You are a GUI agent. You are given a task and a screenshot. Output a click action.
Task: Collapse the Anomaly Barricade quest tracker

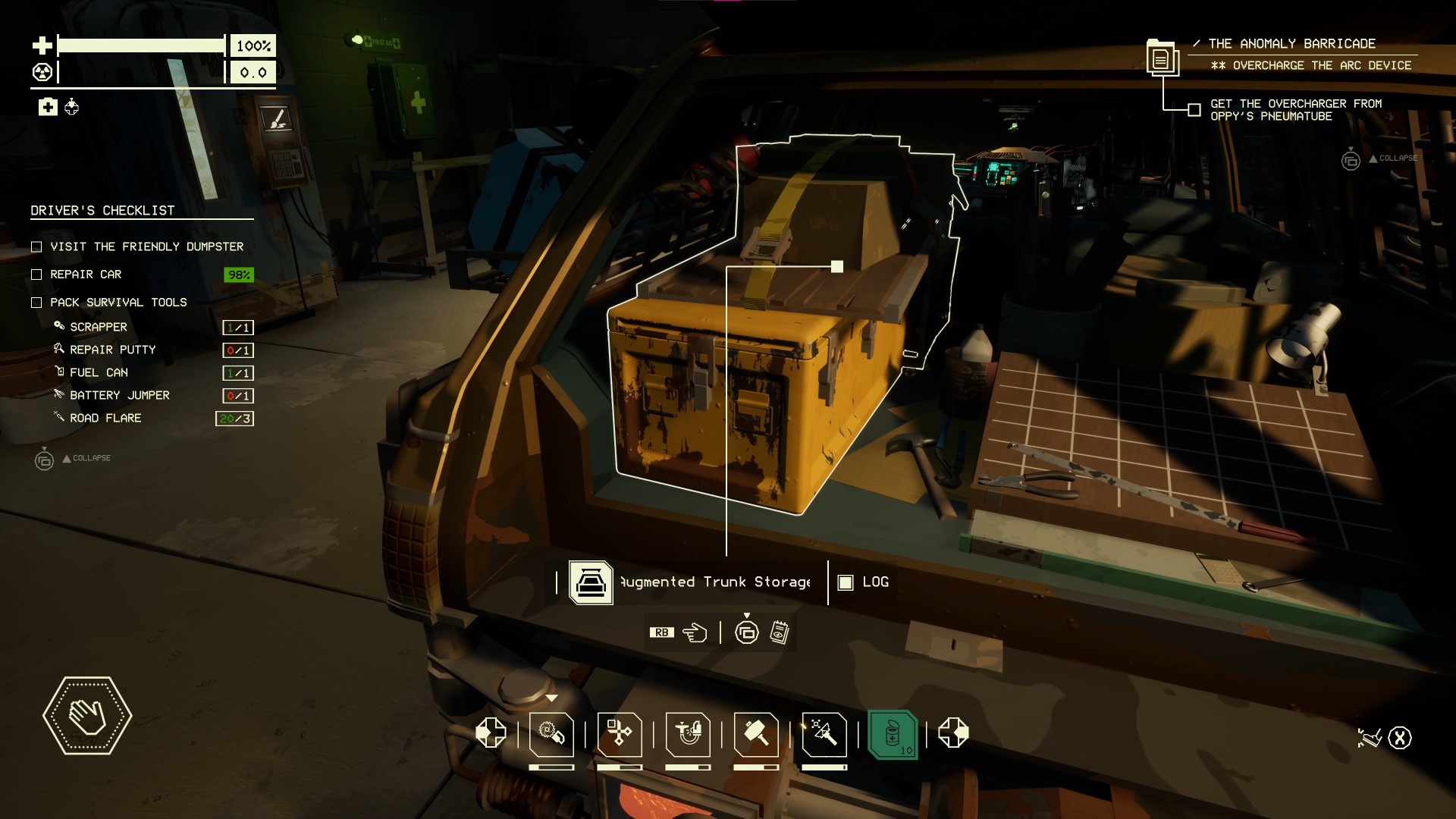point(1351,159)
